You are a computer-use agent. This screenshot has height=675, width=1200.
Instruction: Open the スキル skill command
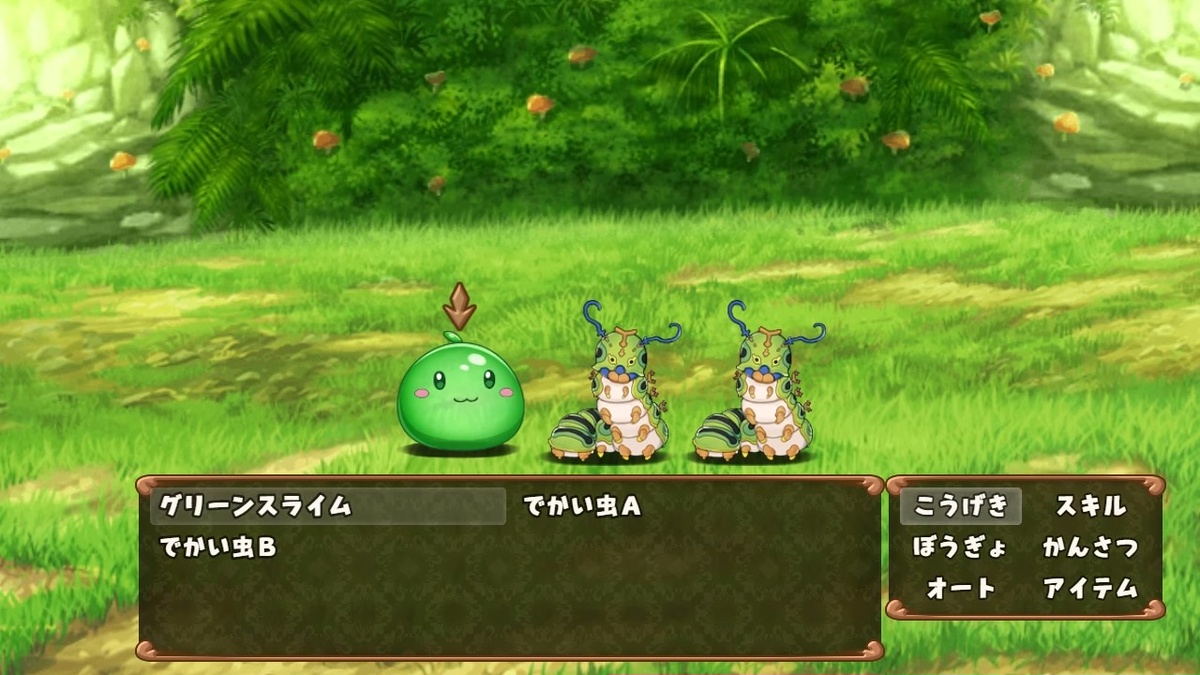pos(1090,506)
